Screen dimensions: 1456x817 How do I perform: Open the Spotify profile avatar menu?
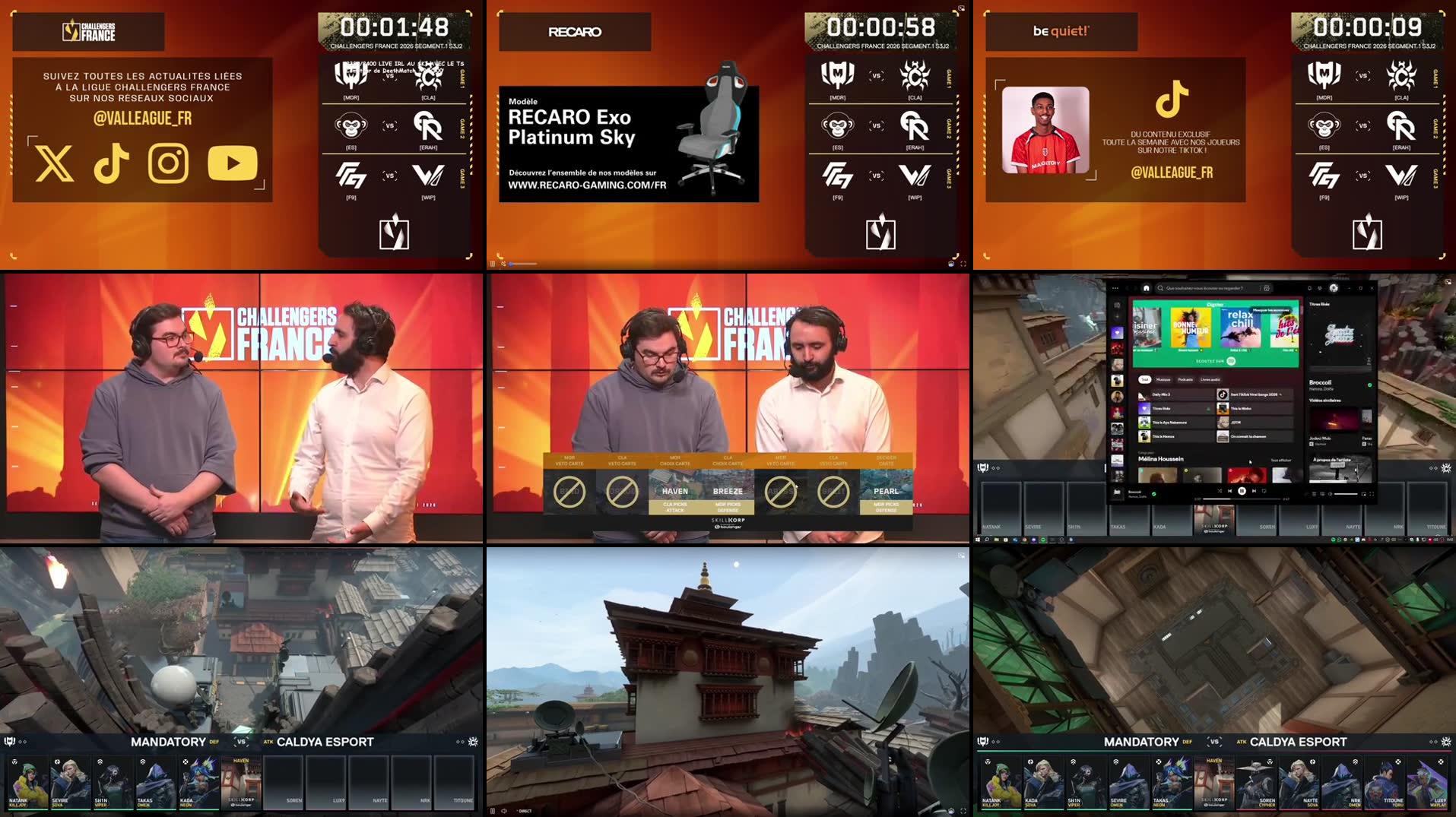[x=1334, y=288]
